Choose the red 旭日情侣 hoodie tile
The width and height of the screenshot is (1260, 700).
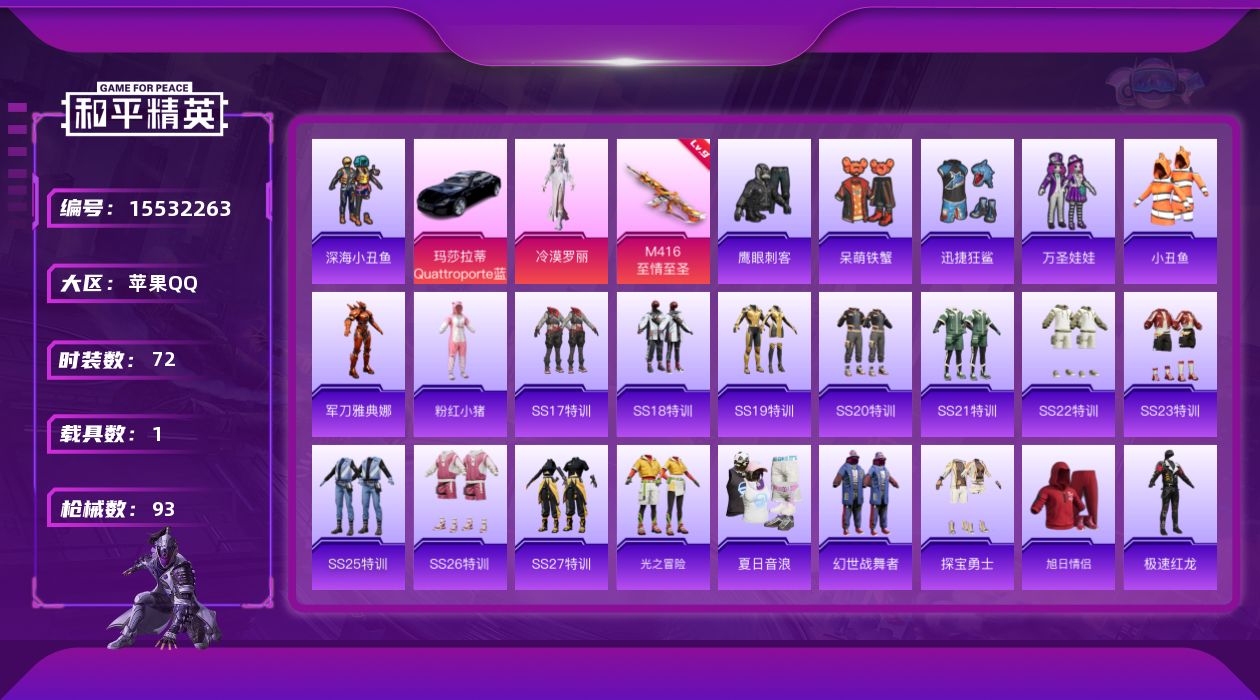1068,517
